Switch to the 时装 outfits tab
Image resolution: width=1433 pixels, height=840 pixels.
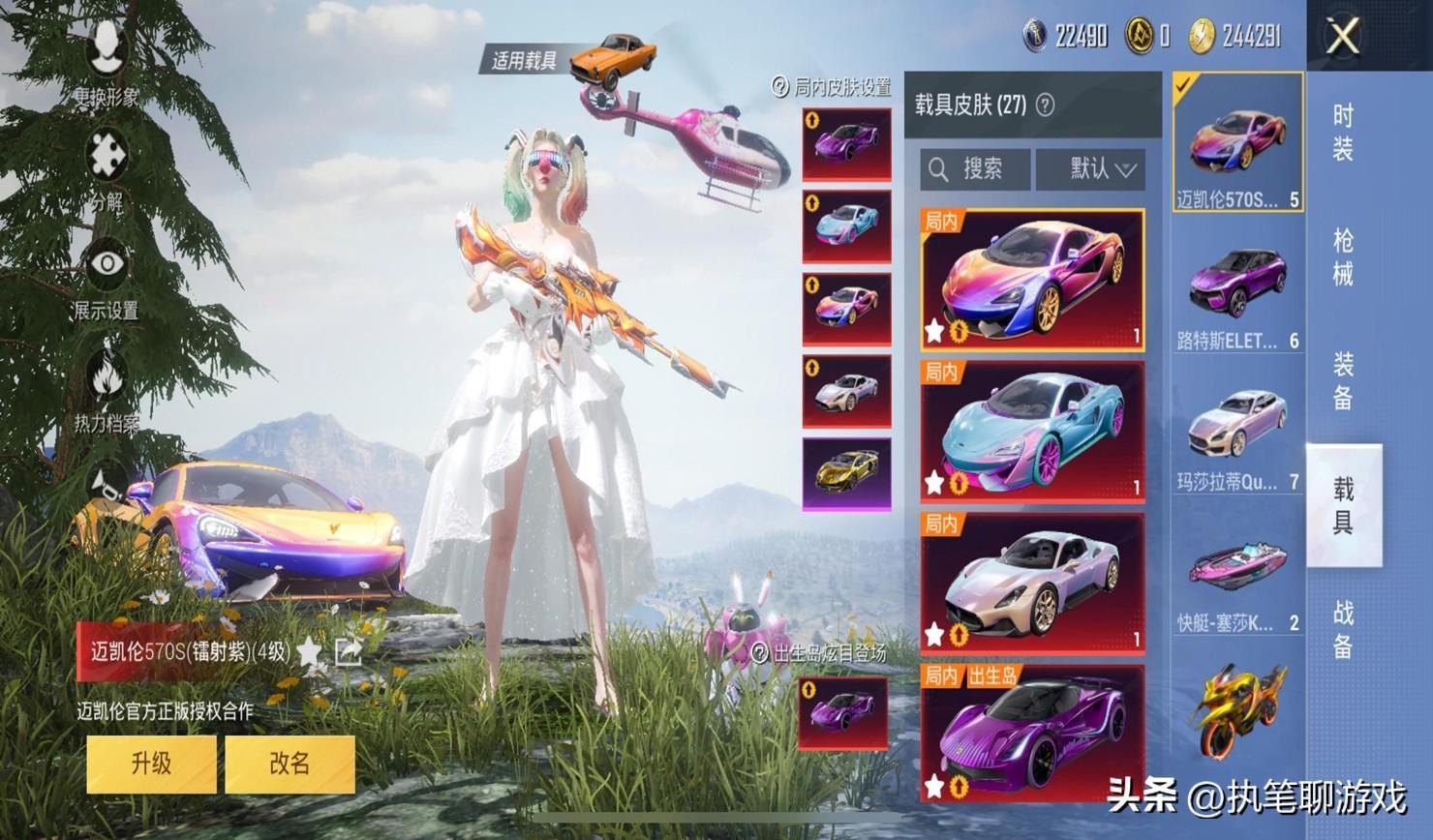tap(1343, 133)
